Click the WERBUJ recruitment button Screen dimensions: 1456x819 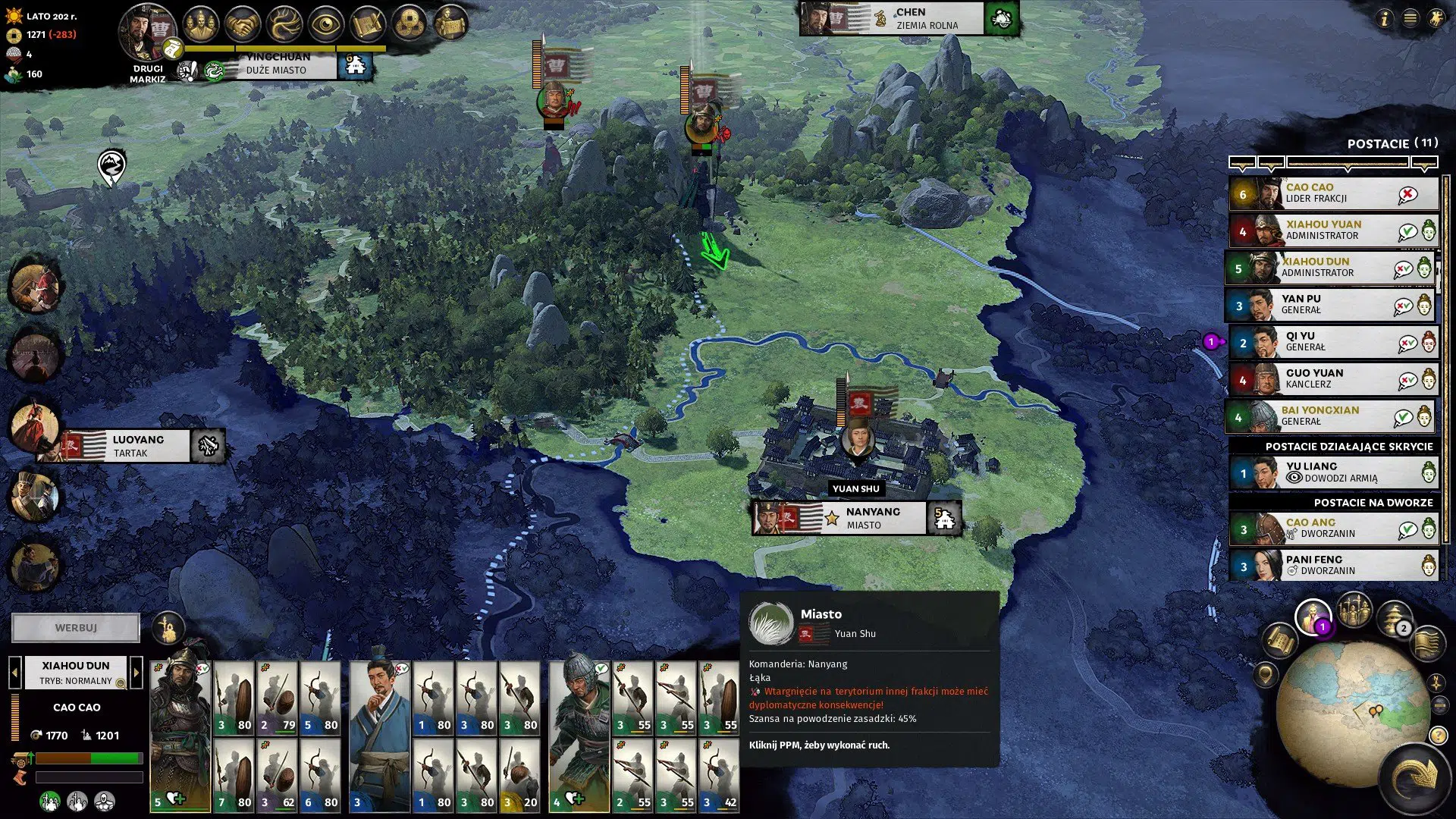pyautogui.click(x=75, y=627)
